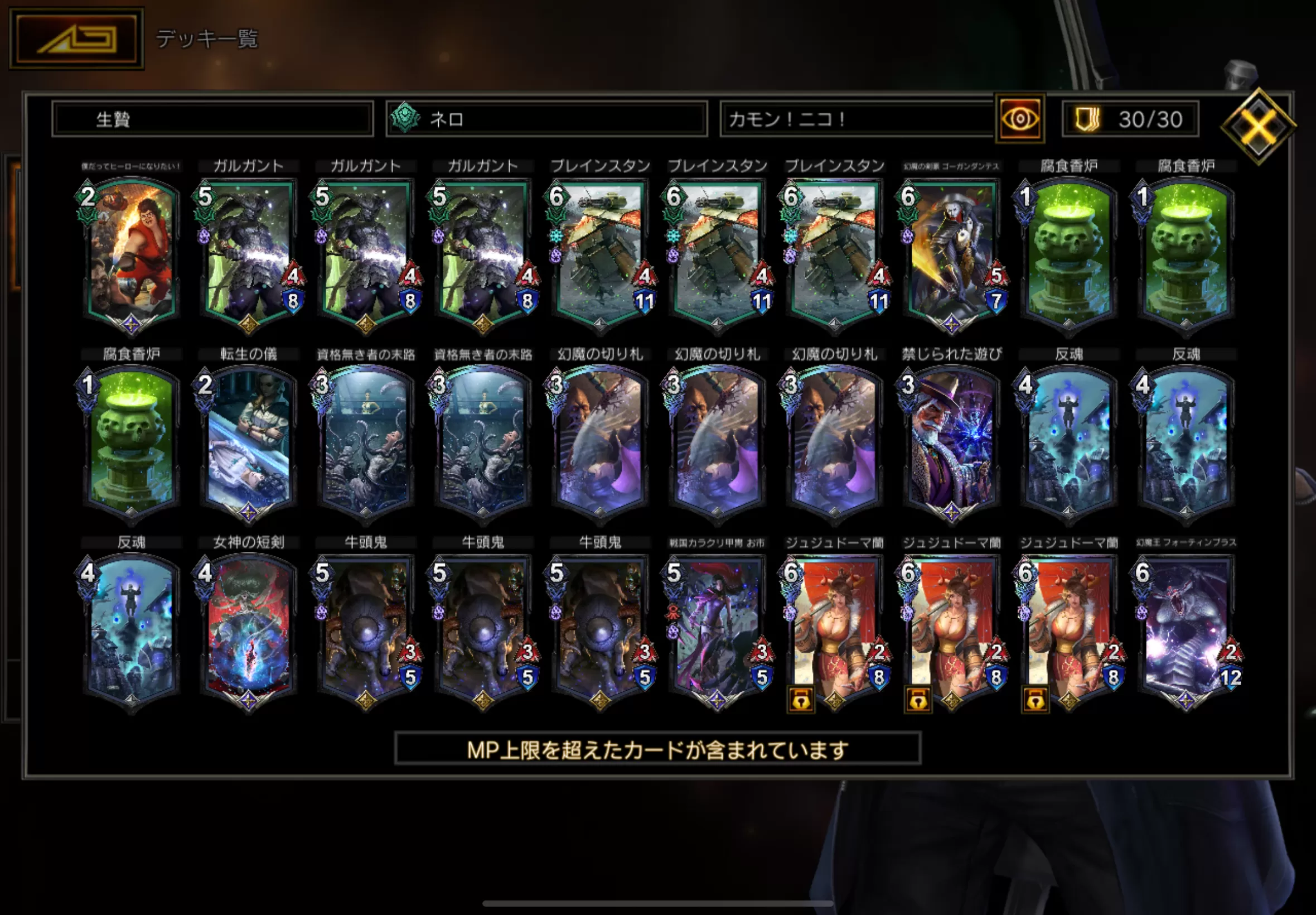Select the 生贄 deck name field
Image resolution: width=1316 pixels, height=915 pixels.
[x=212, y=119]
